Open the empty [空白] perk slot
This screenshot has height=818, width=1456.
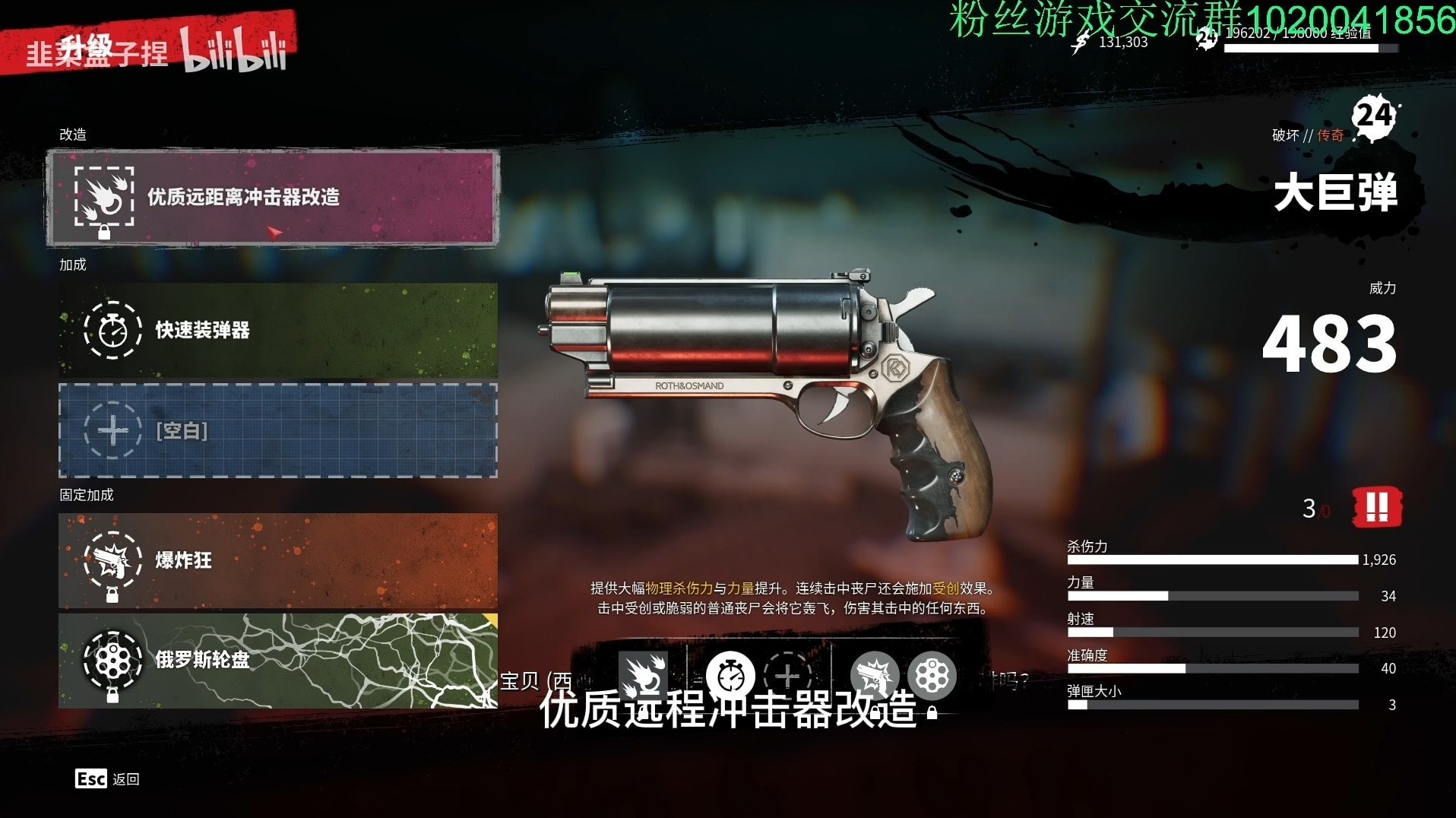pos(278,431)
